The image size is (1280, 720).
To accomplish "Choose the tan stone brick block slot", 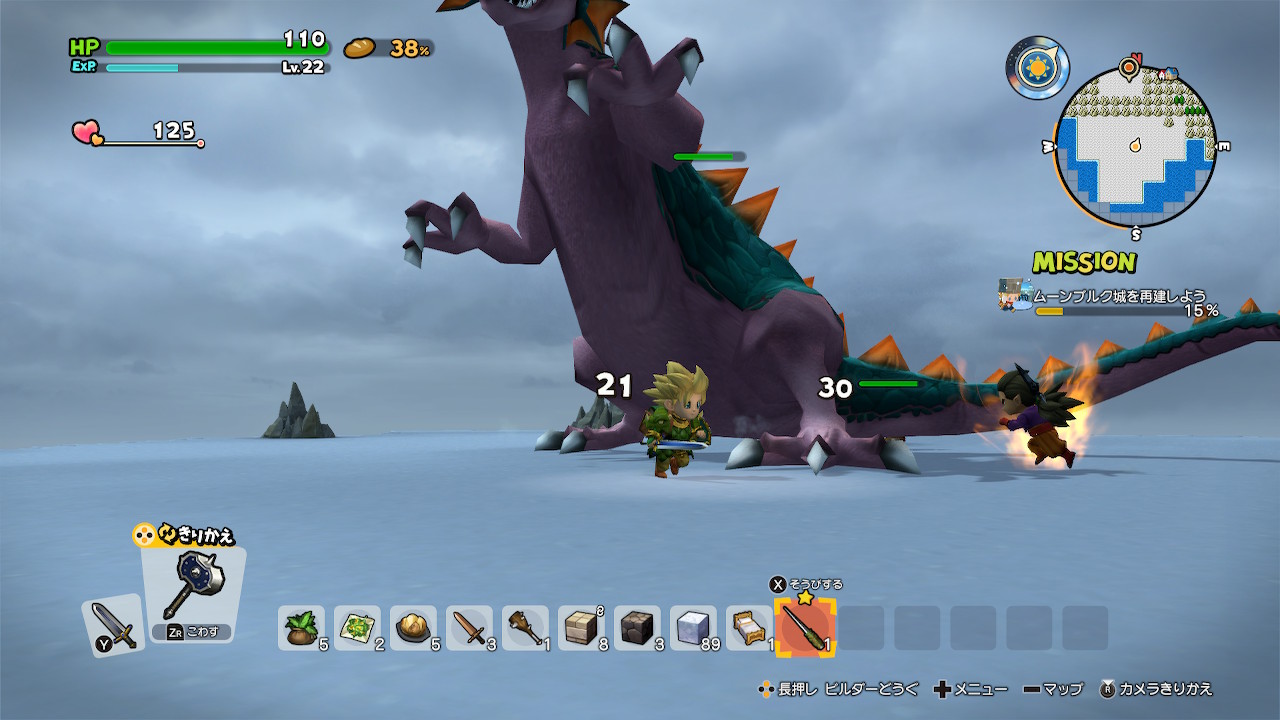I will 581,628.
